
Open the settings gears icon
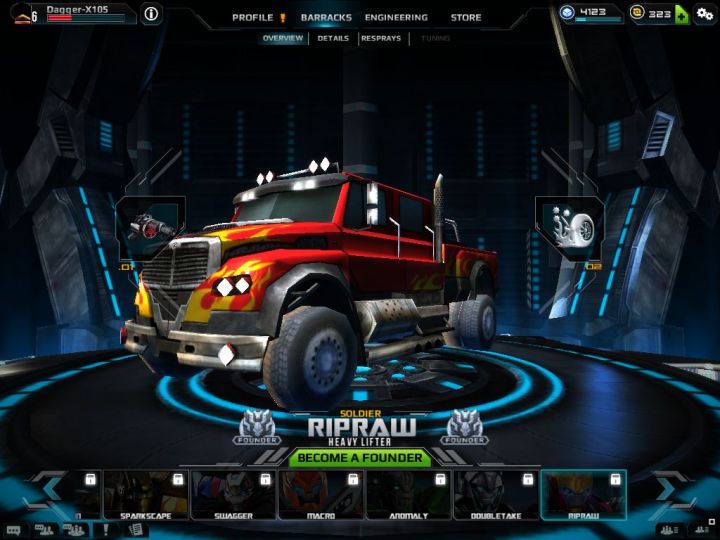point(705,14)
